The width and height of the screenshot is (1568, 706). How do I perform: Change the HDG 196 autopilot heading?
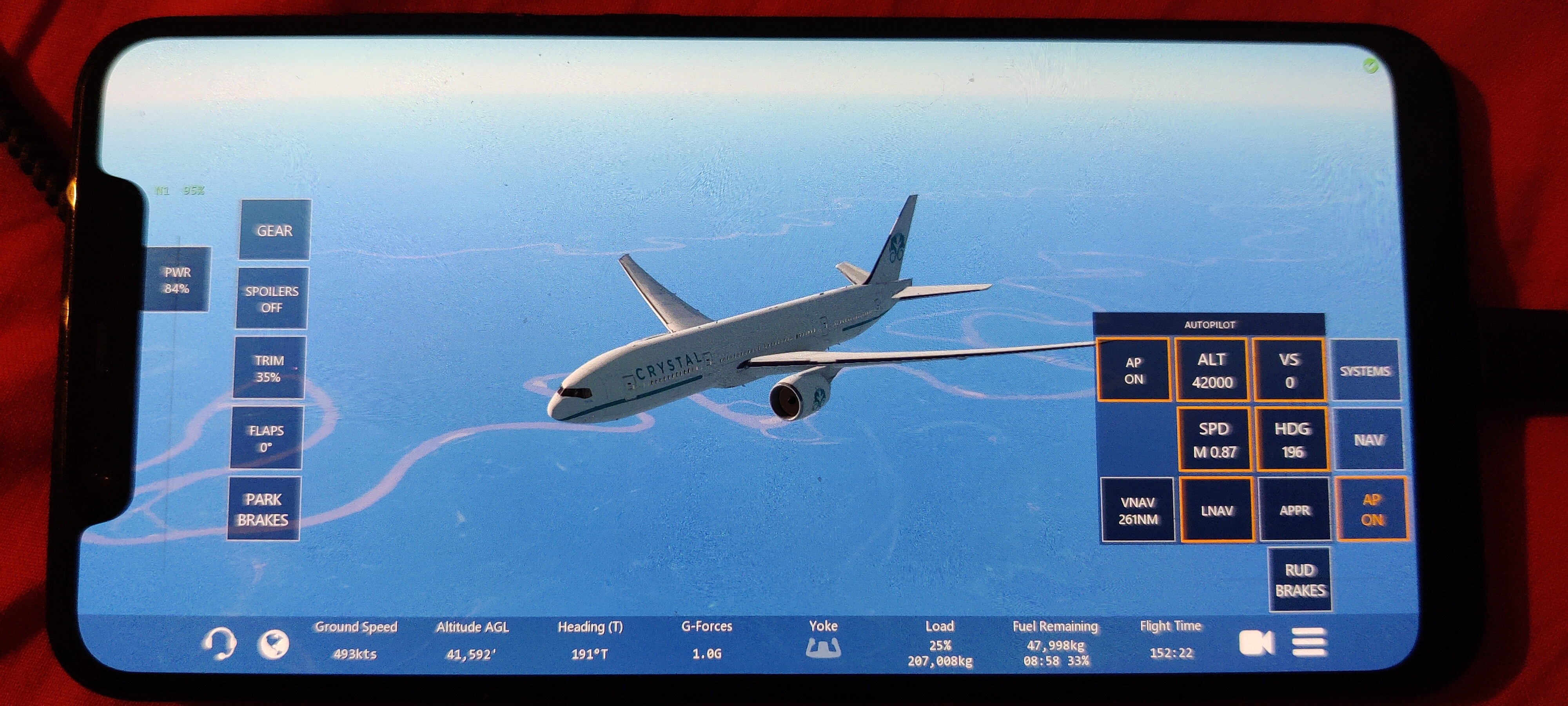click(1292, 440)
